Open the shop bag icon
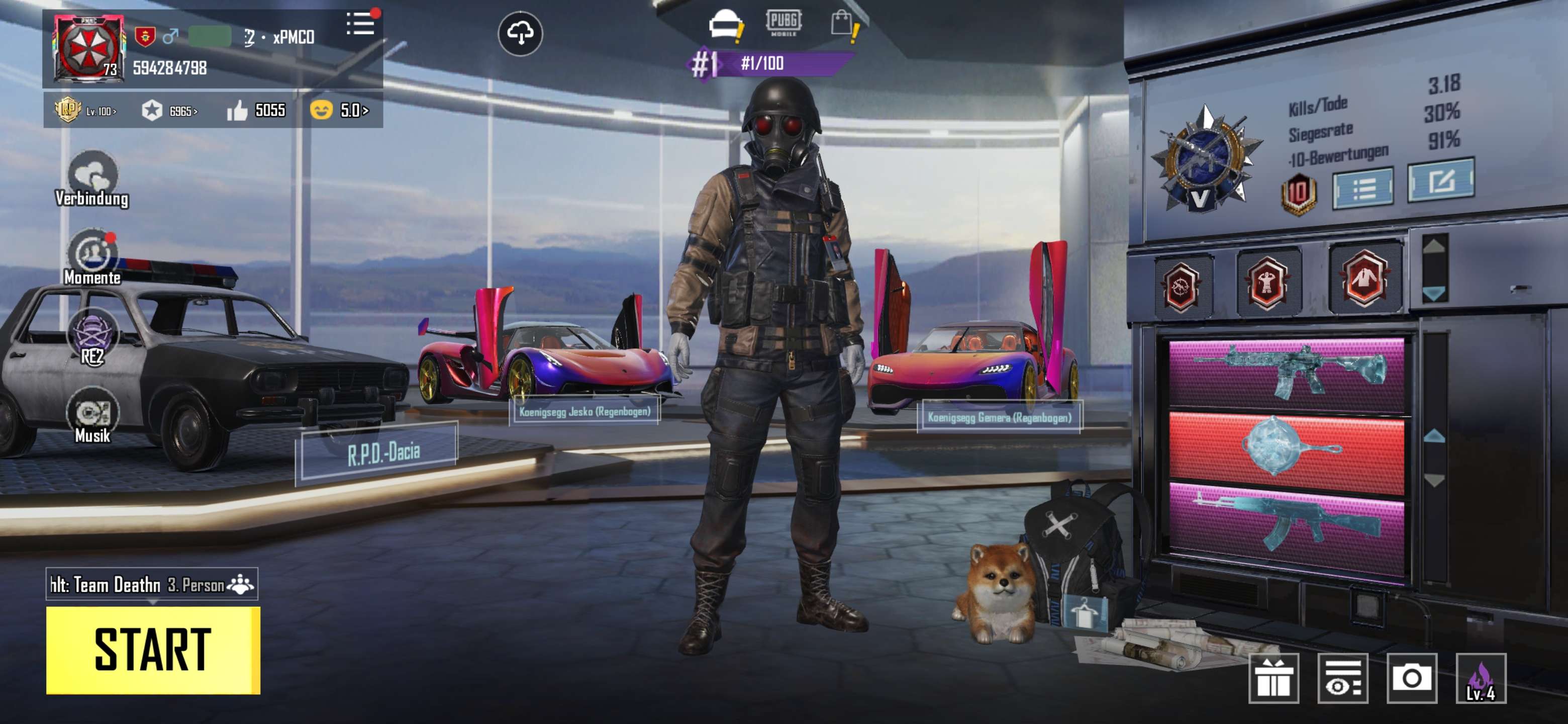Screen dimensions: 1568x724 (846, 24)
